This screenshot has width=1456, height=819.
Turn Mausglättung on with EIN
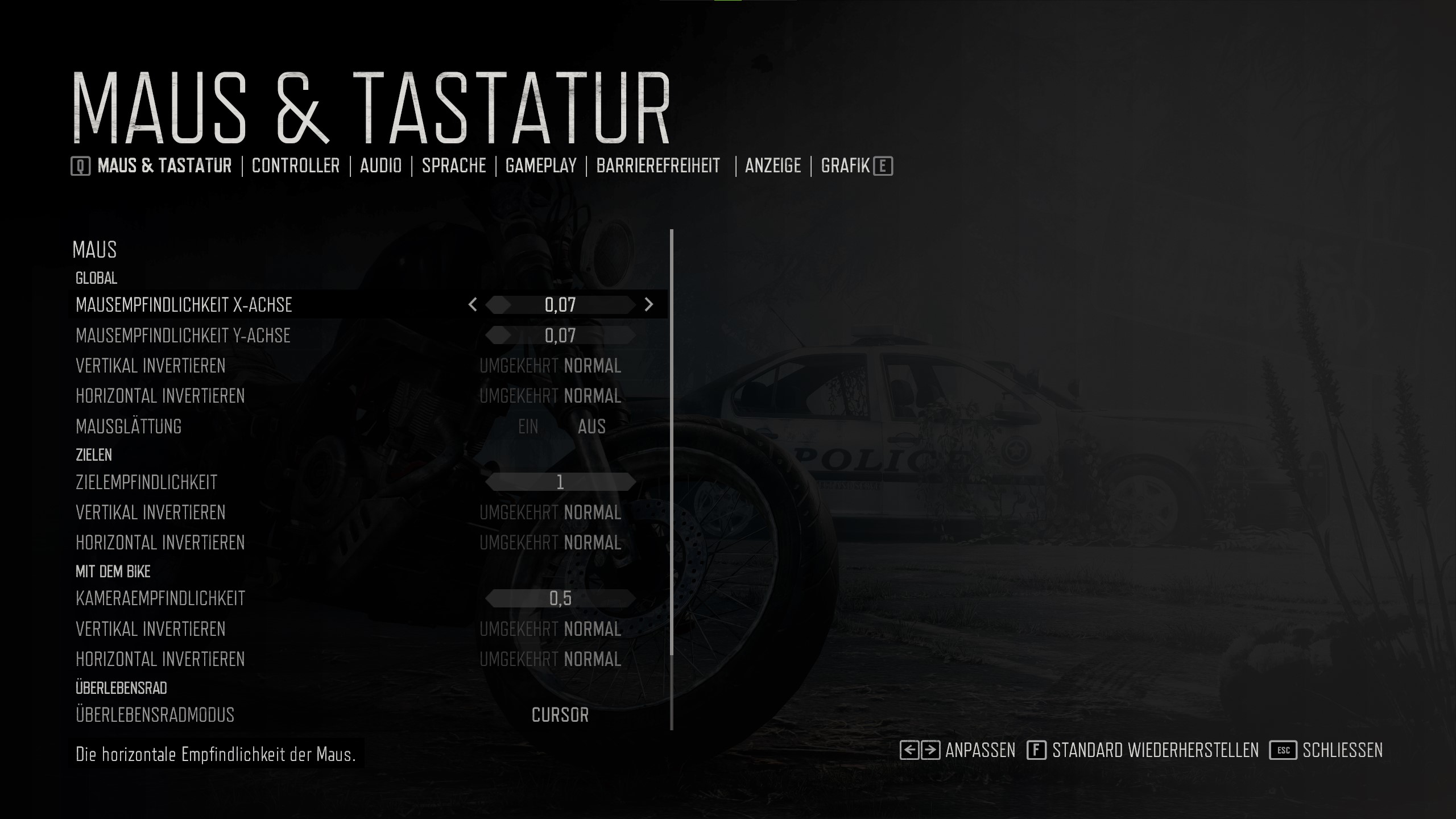(528, 427)
